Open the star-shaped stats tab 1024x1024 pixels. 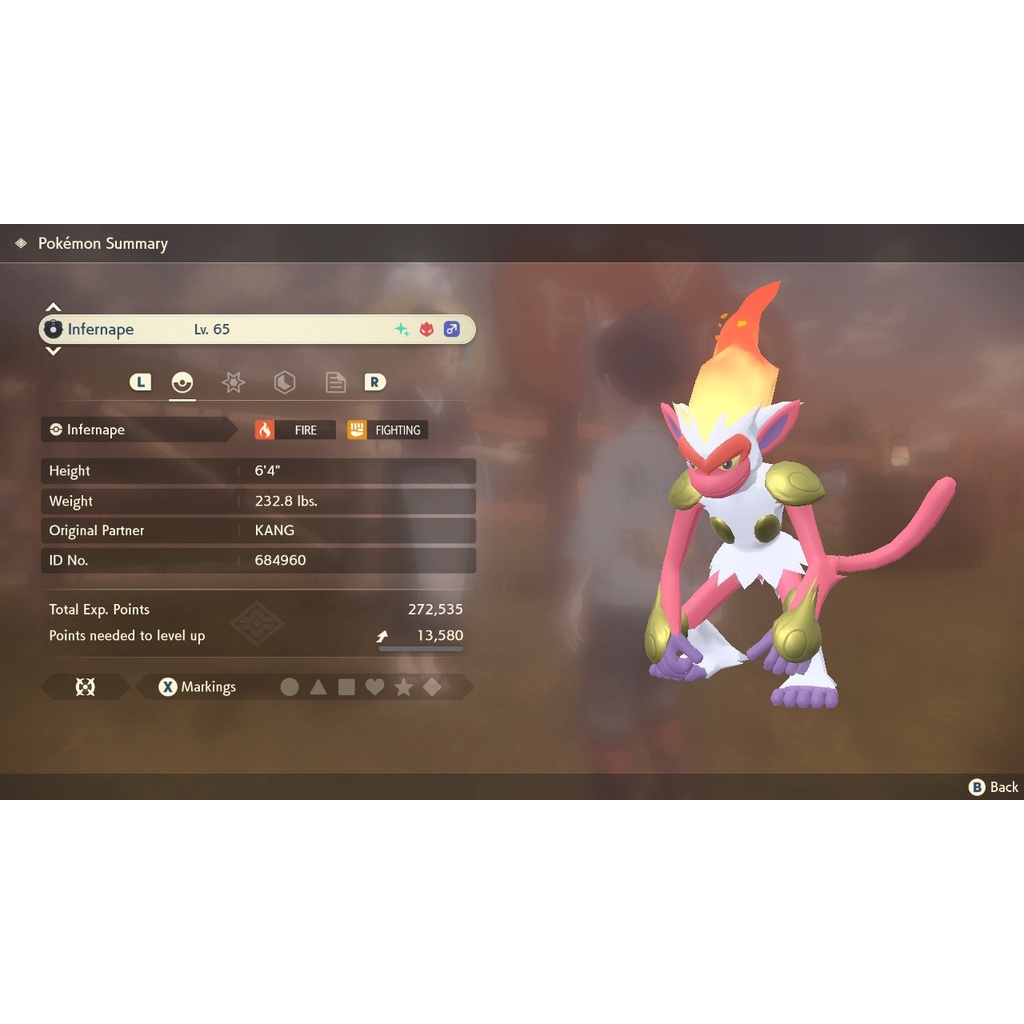[233, 382]
